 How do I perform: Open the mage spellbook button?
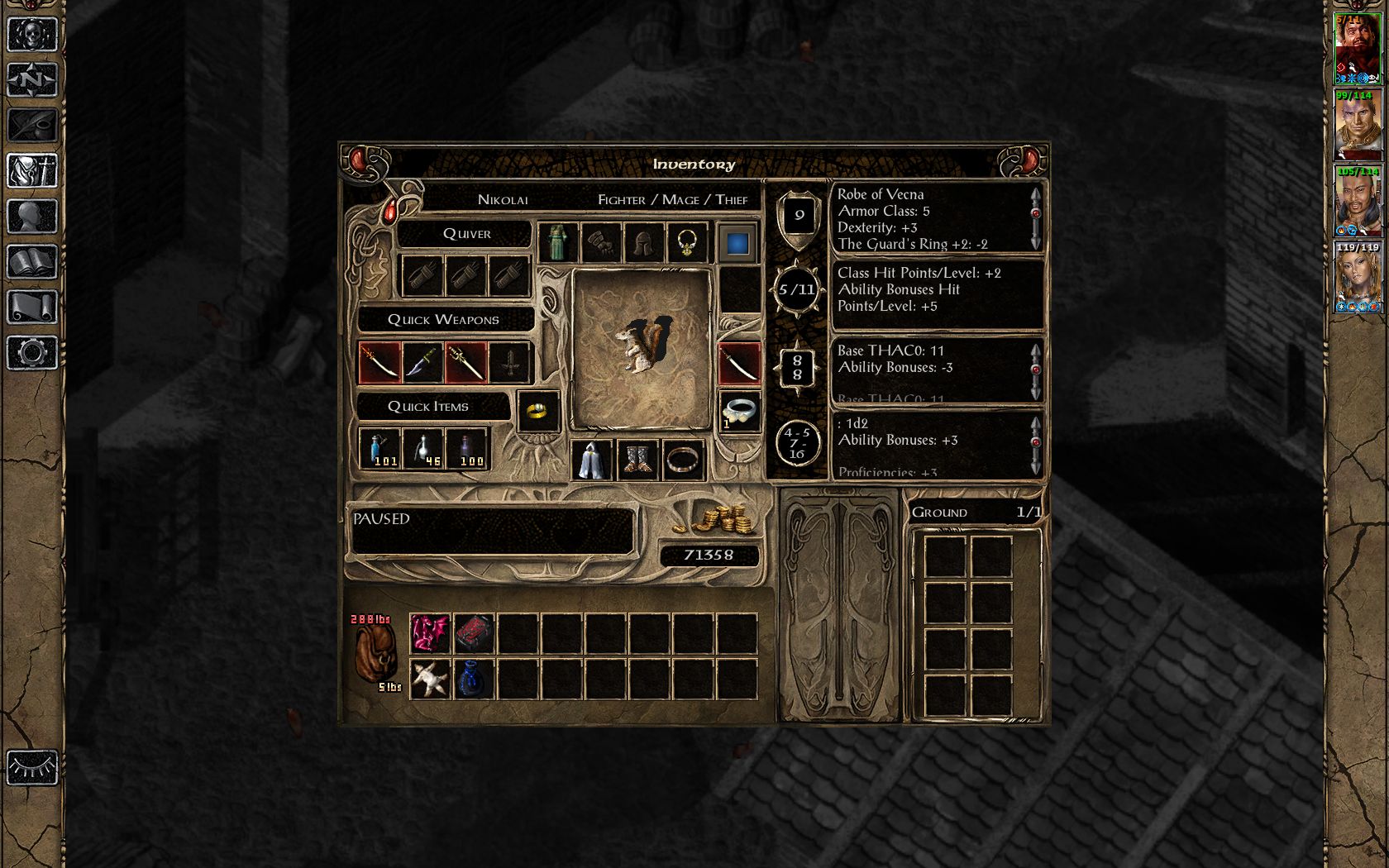pos(32,262)
